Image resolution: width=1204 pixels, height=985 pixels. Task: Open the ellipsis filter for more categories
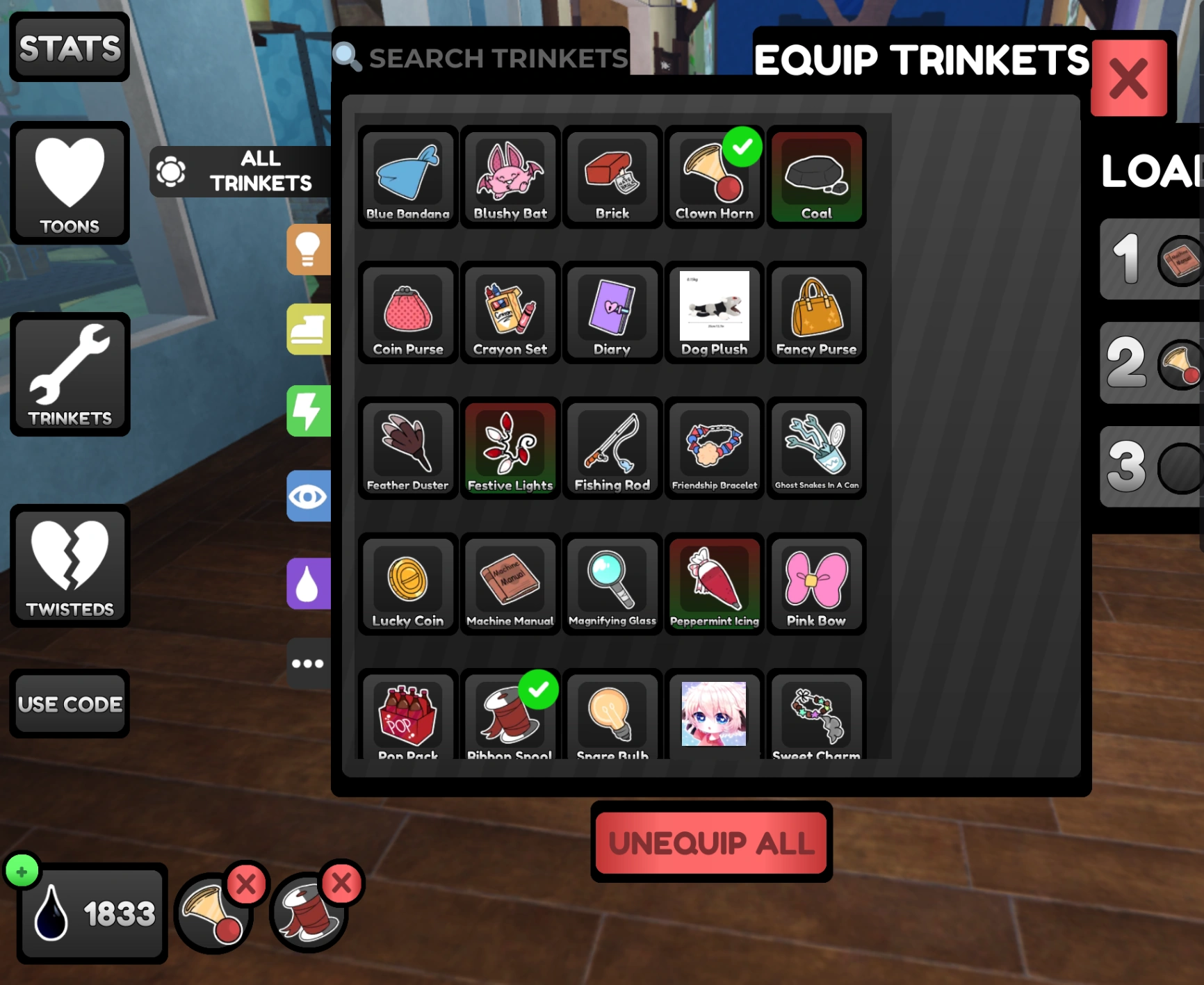[309, 662]
